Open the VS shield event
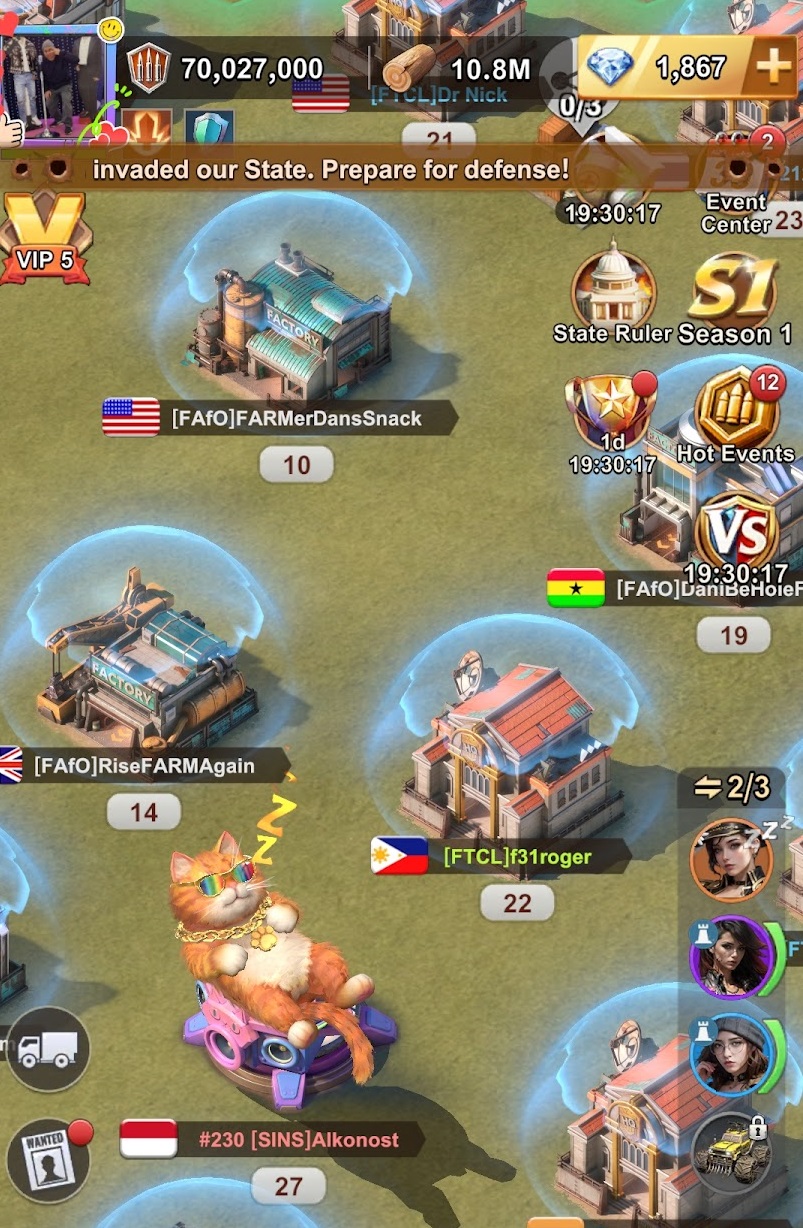This screenshot has width=803, height=1228. tap(737, 531)
